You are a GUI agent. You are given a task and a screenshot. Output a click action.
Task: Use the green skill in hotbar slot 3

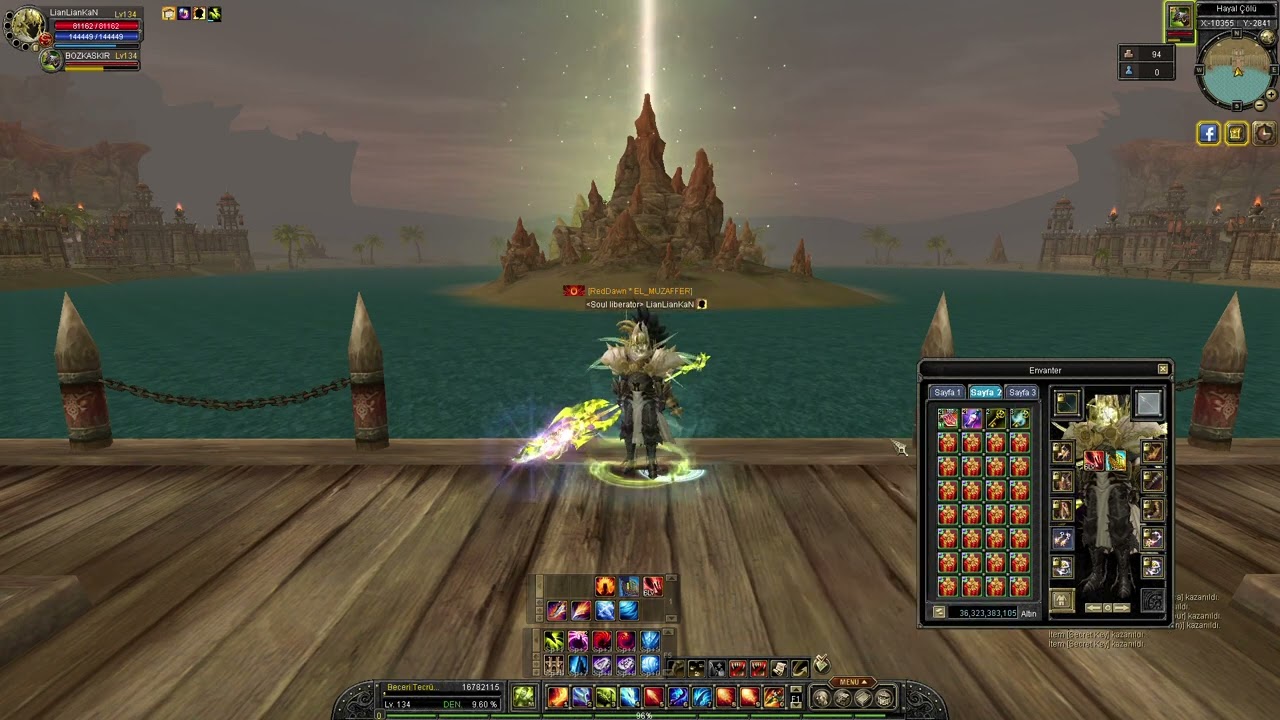point(605,697)
